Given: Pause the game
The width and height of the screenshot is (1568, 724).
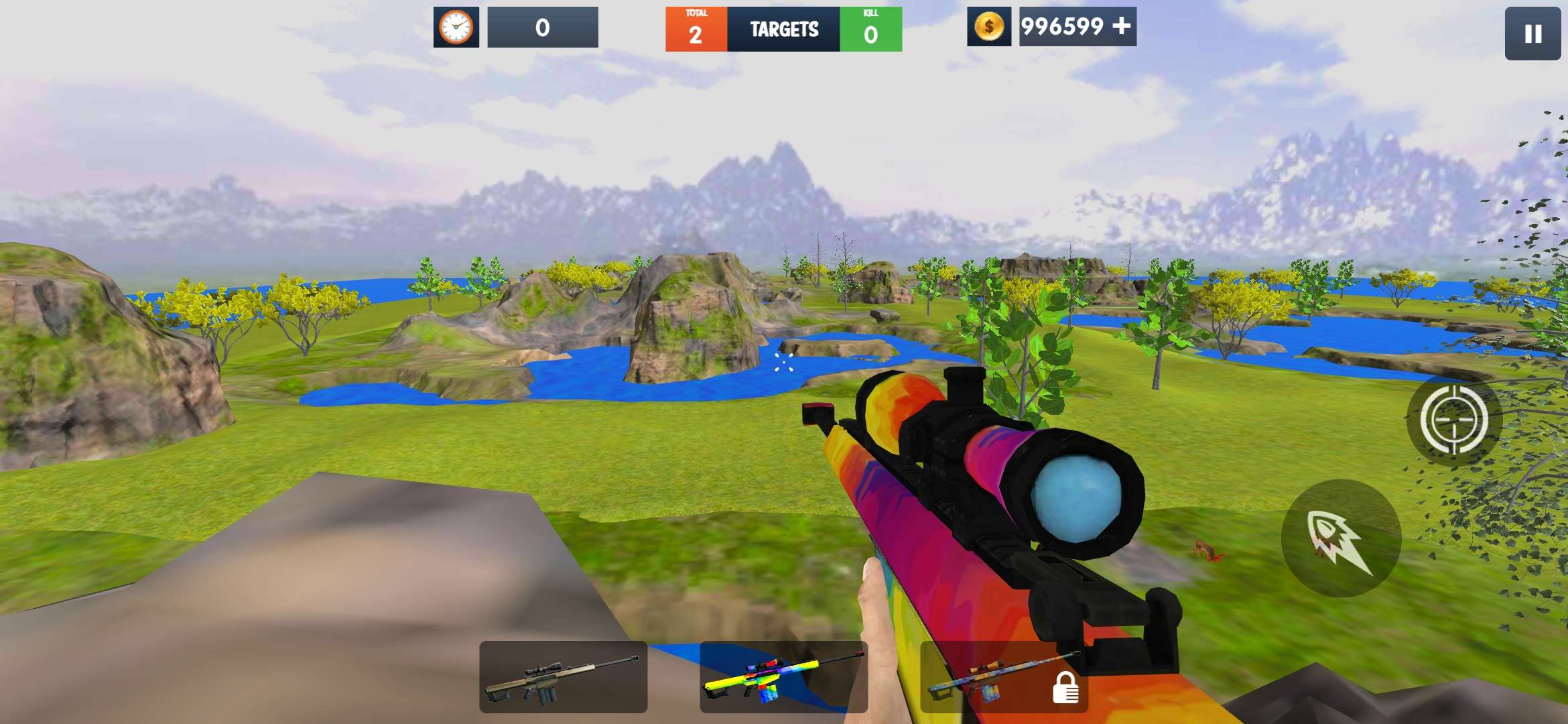Looking at the screenshot, I should click(x=1532, y=34).
